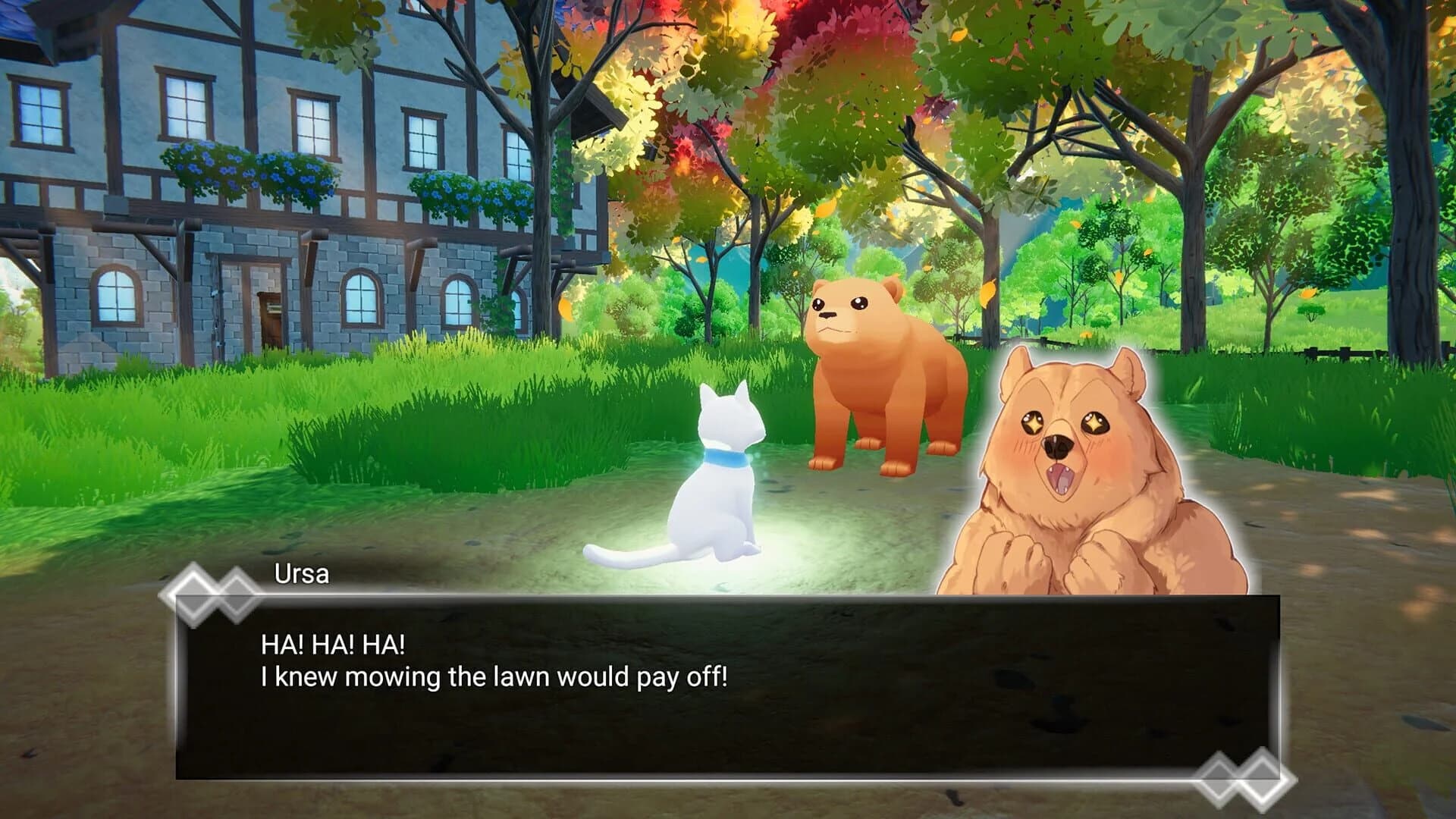Advance the dialogue by clicking the text box
The width and height of the screenshot is (1456, 819).
click(682, 682)
